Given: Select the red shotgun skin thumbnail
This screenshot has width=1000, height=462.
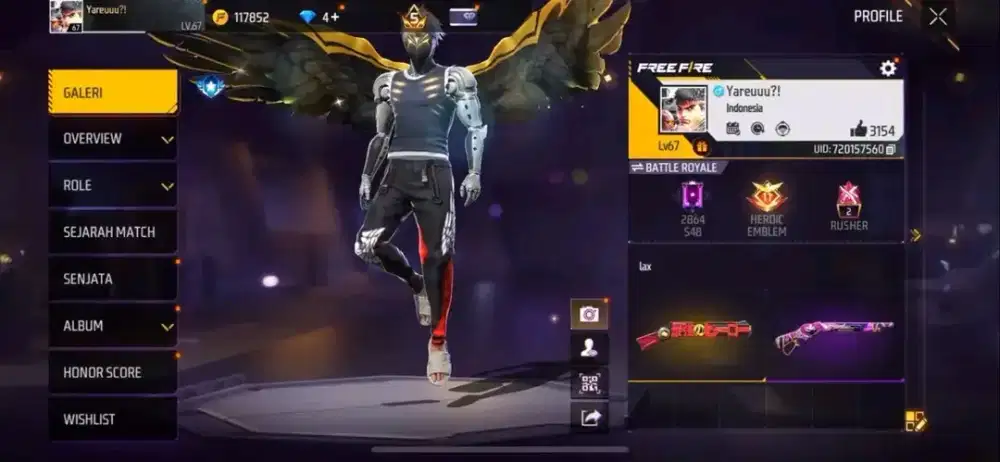Looking at the screenshot, I should [693, 333].
